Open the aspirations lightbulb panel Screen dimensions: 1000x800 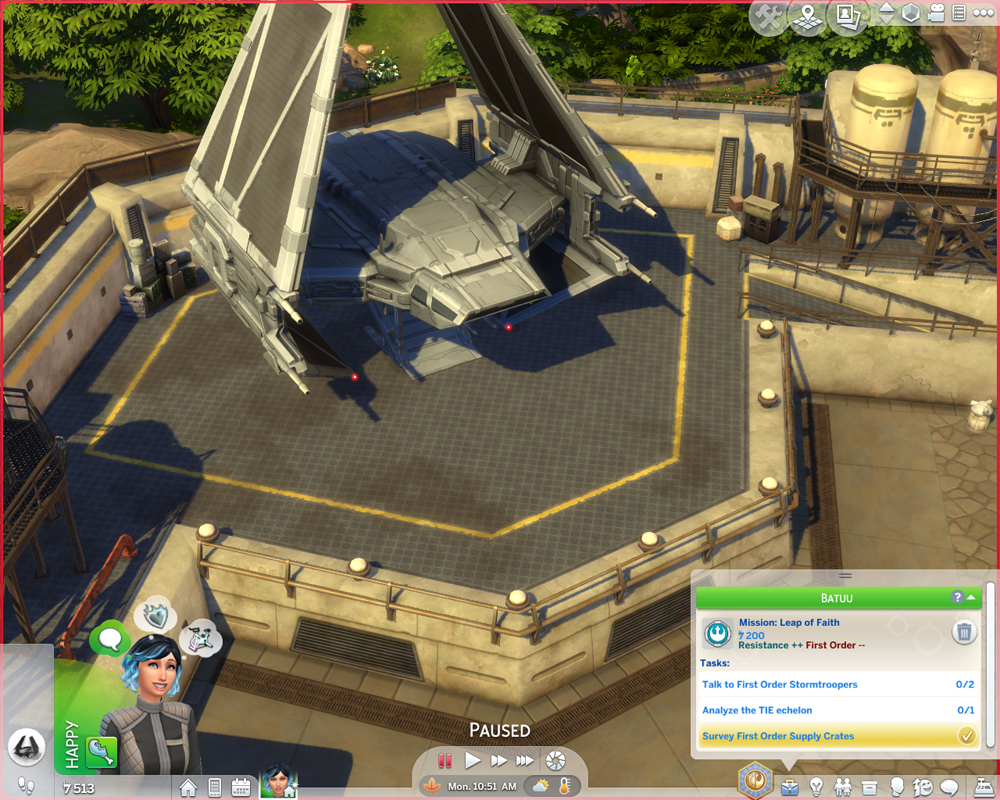click(817, 786)
